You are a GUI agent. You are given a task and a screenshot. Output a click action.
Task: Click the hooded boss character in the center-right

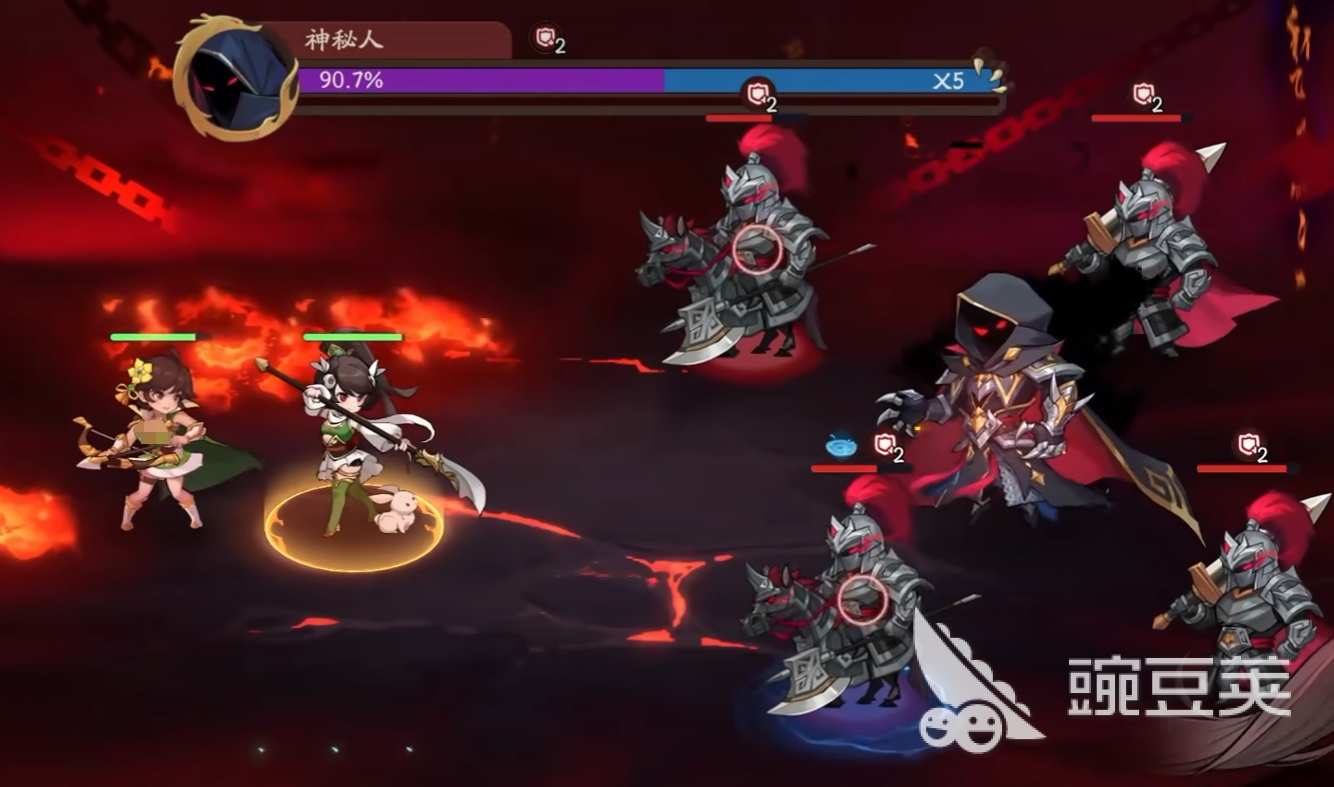coord(1010,410)
